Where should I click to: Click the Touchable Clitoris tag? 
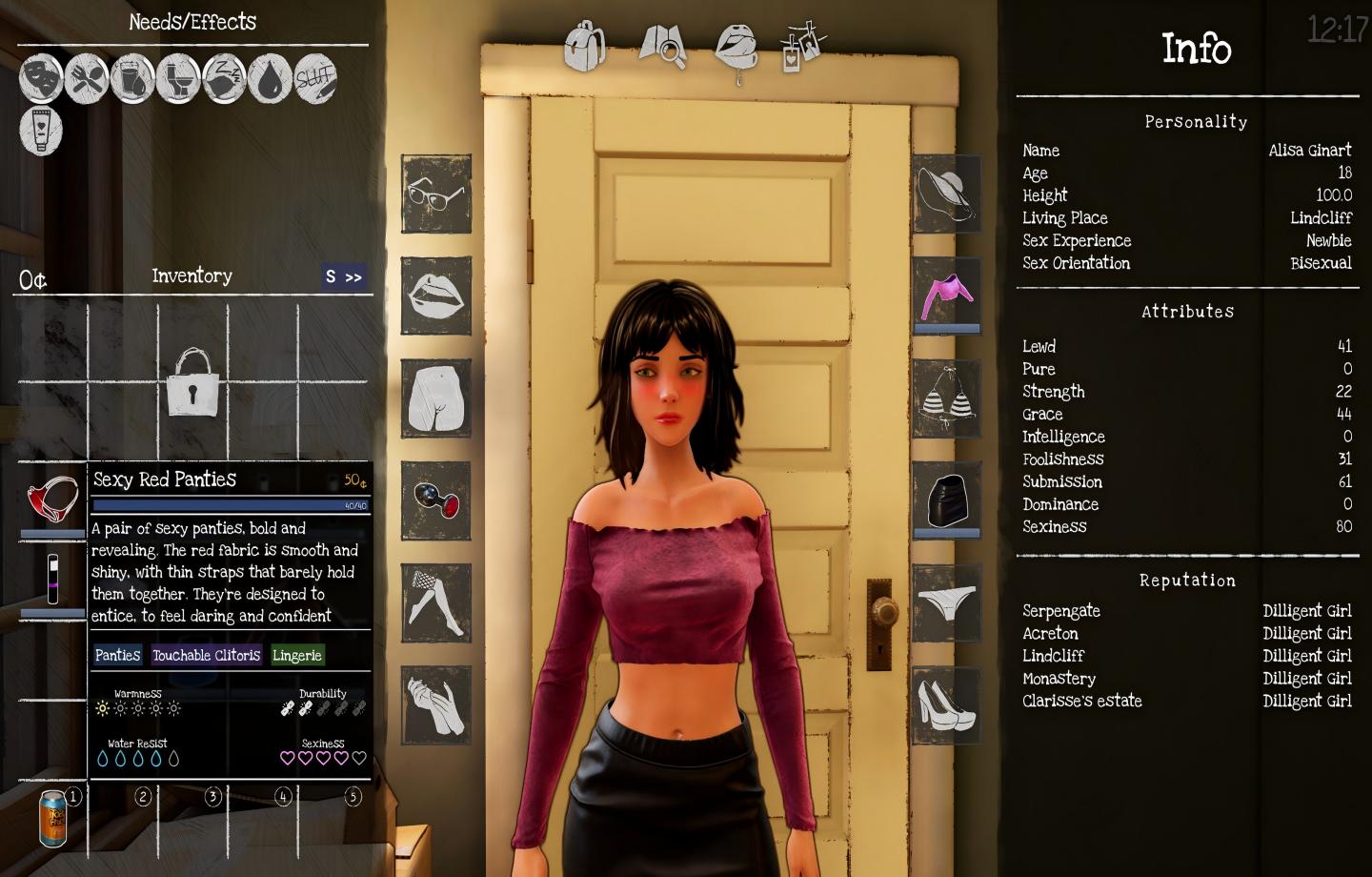[208, 655]
